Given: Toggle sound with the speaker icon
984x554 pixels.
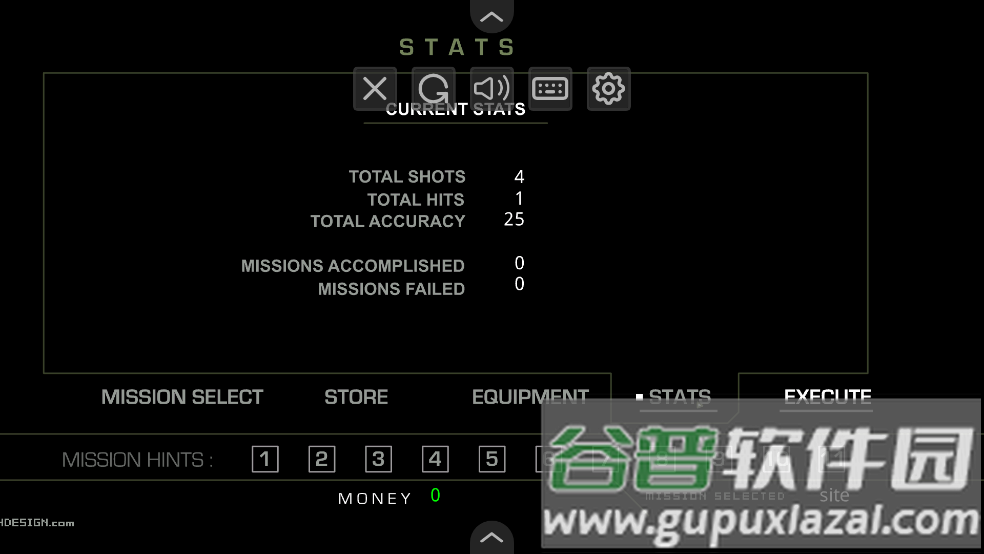Looking at the screenshot, I should click(492, 89).
